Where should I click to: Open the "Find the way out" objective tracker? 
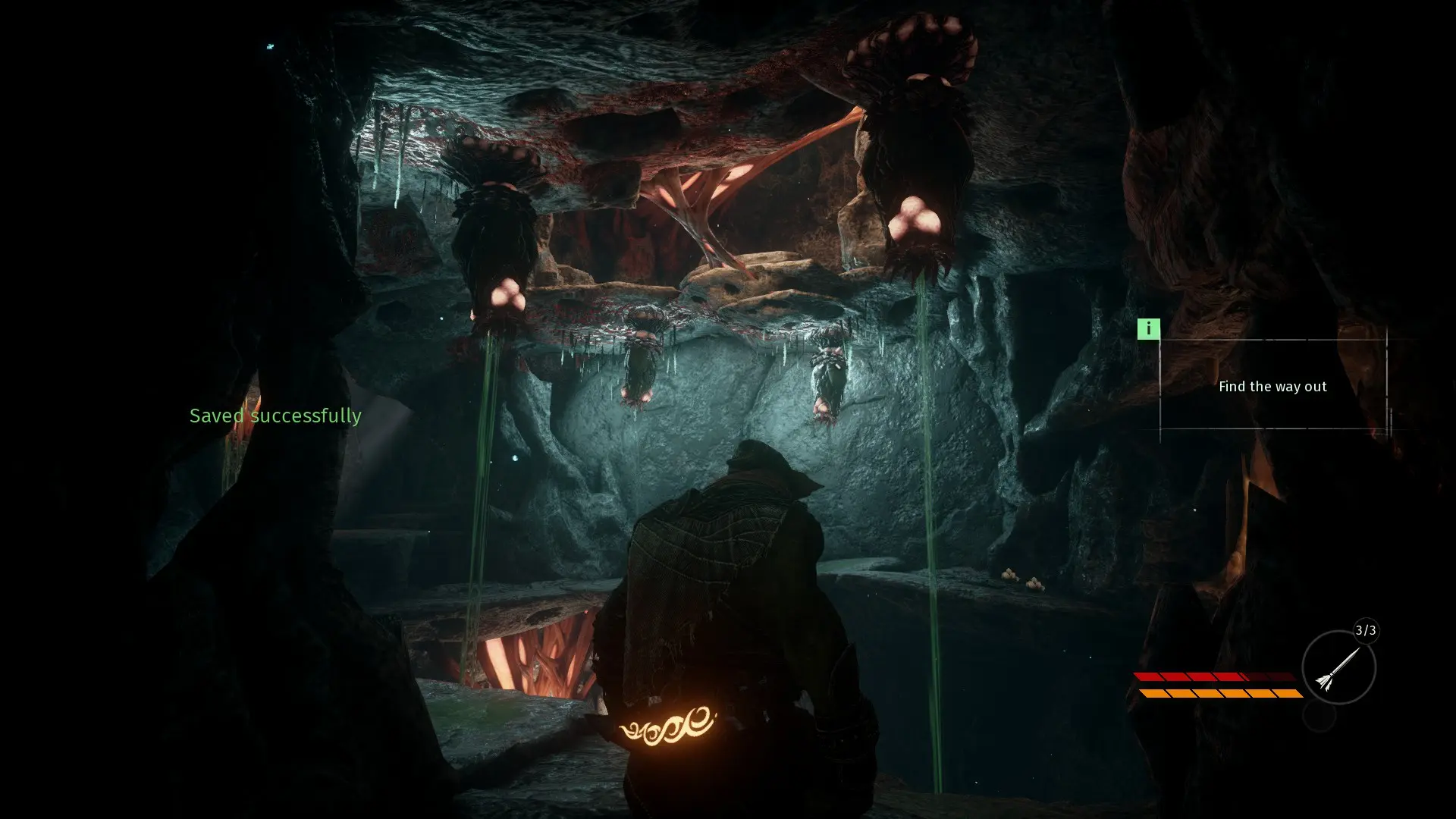1272,387
